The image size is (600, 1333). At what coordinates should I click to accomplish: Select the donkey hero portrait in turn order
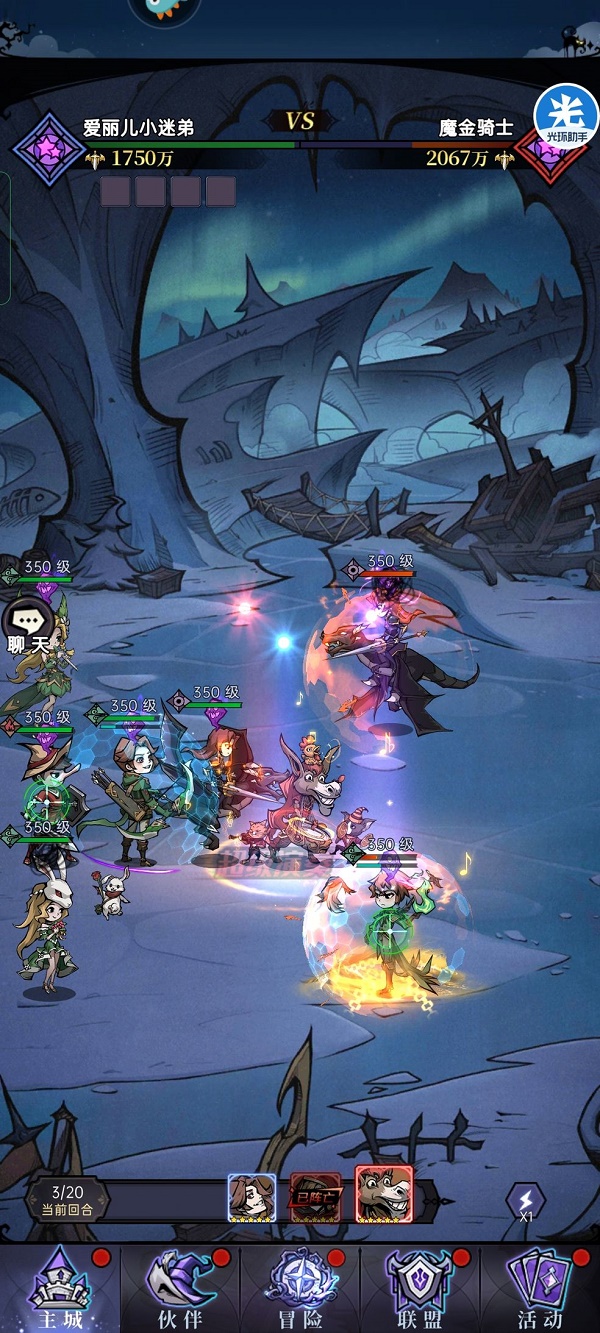click(x=384, y=1195)
